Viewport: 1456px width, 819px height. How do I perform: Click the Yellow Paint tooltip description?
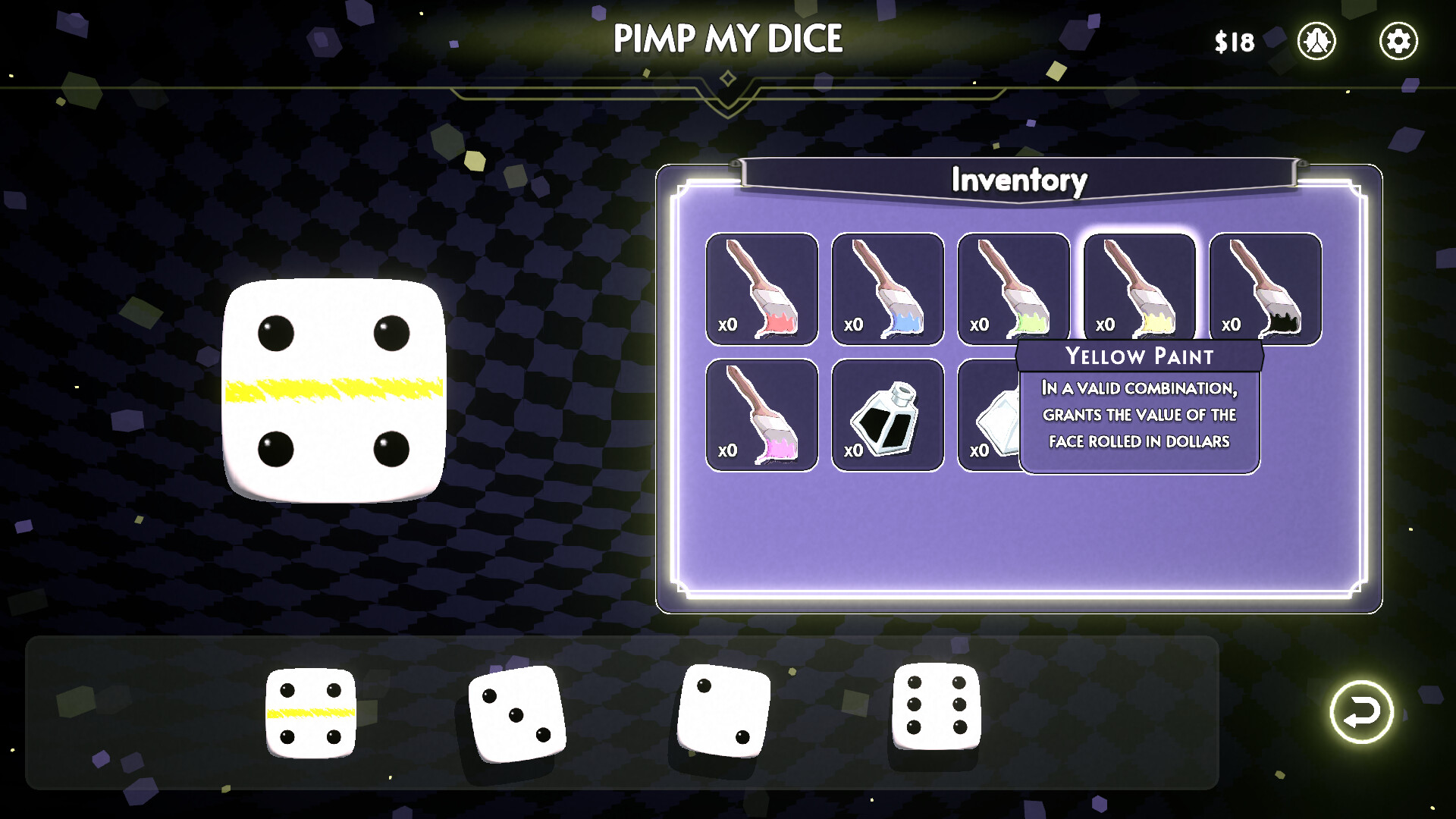[1138, 415]
